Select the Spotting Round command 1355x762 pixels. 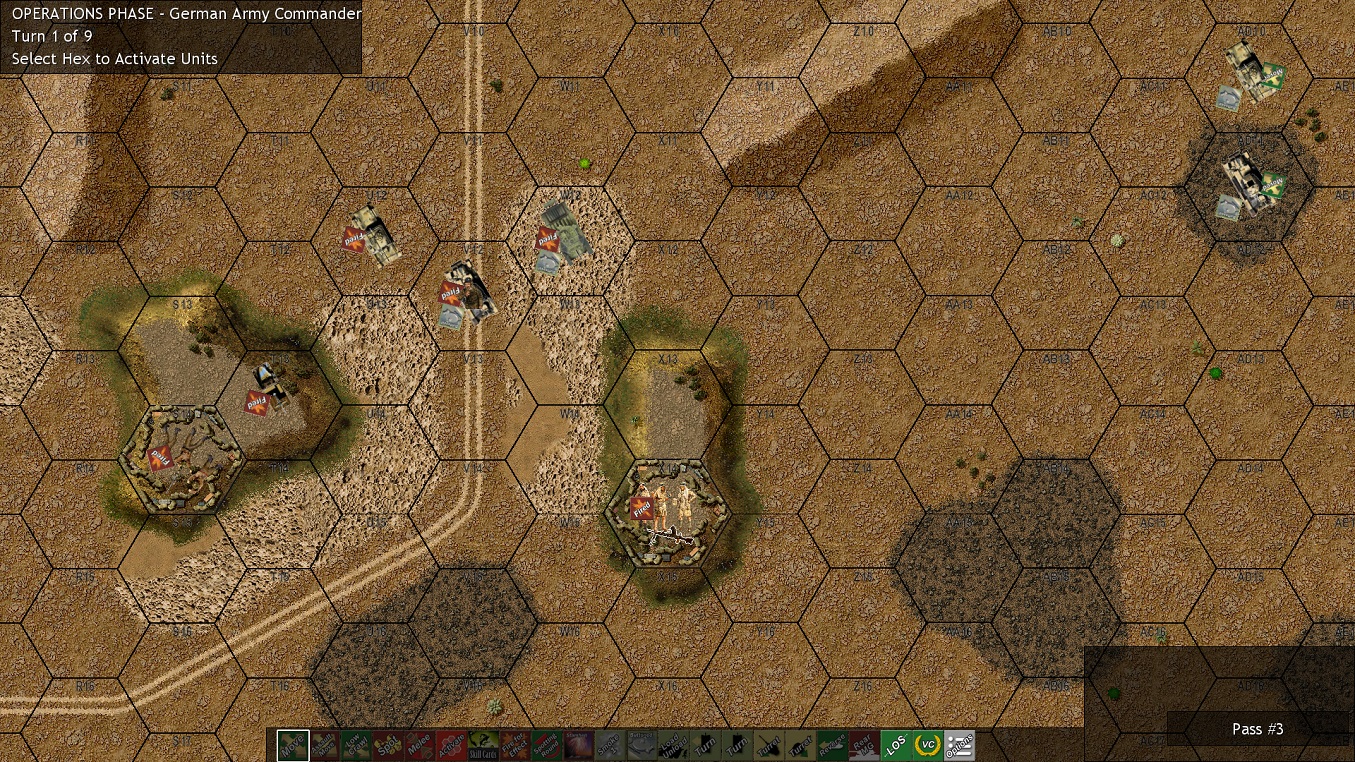[547, 745]
